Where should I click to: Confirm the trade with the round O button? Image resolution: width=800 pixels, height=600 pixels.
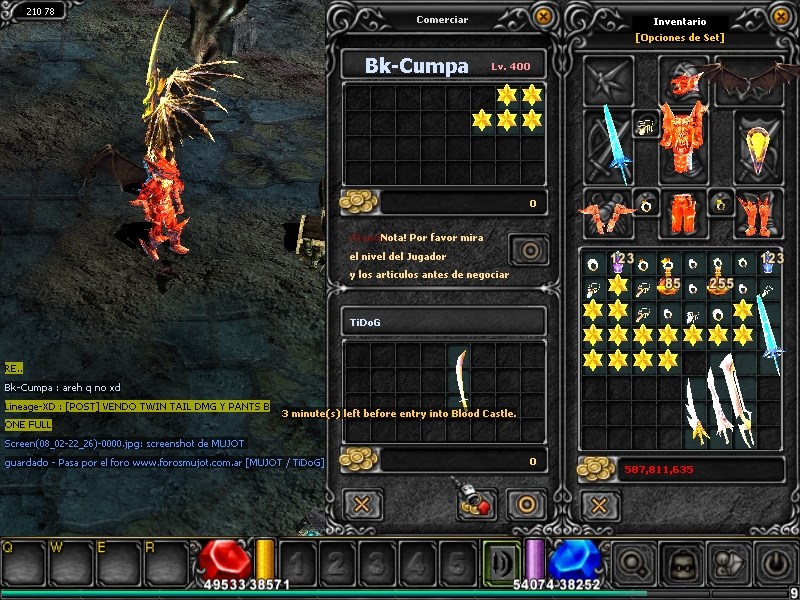(524, 503)
